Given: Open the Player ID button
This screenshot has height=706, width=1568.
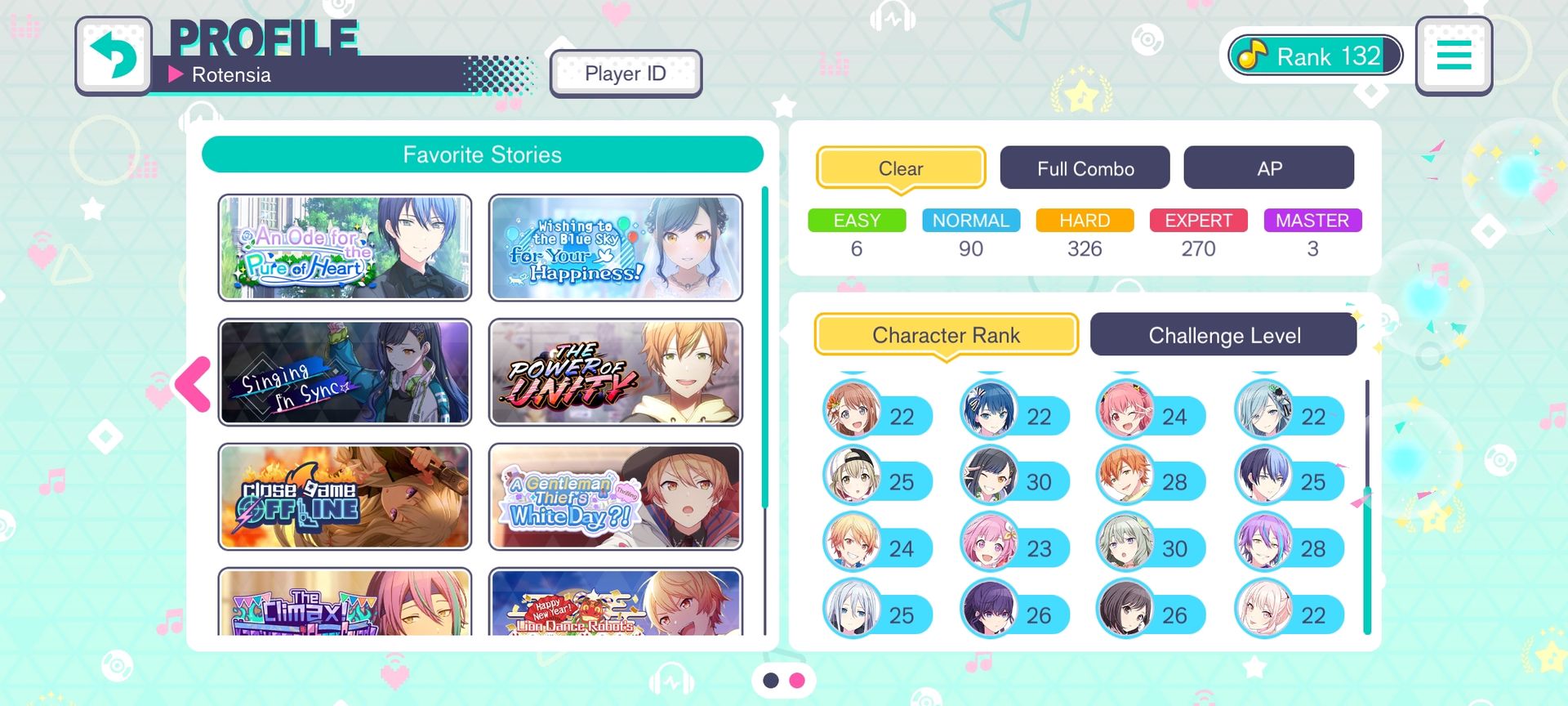Looking at the screenshot, I should [626, 74].
